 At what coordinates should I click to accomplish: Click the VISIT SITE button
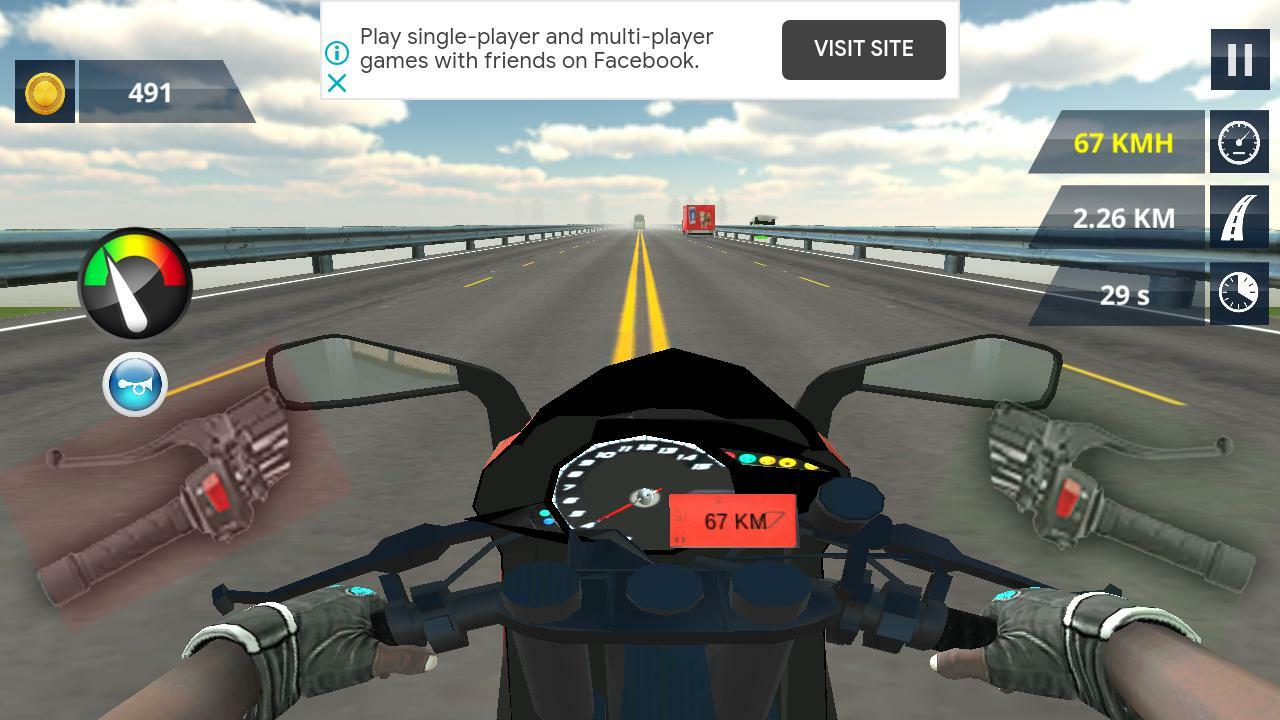tap(863, 49)
